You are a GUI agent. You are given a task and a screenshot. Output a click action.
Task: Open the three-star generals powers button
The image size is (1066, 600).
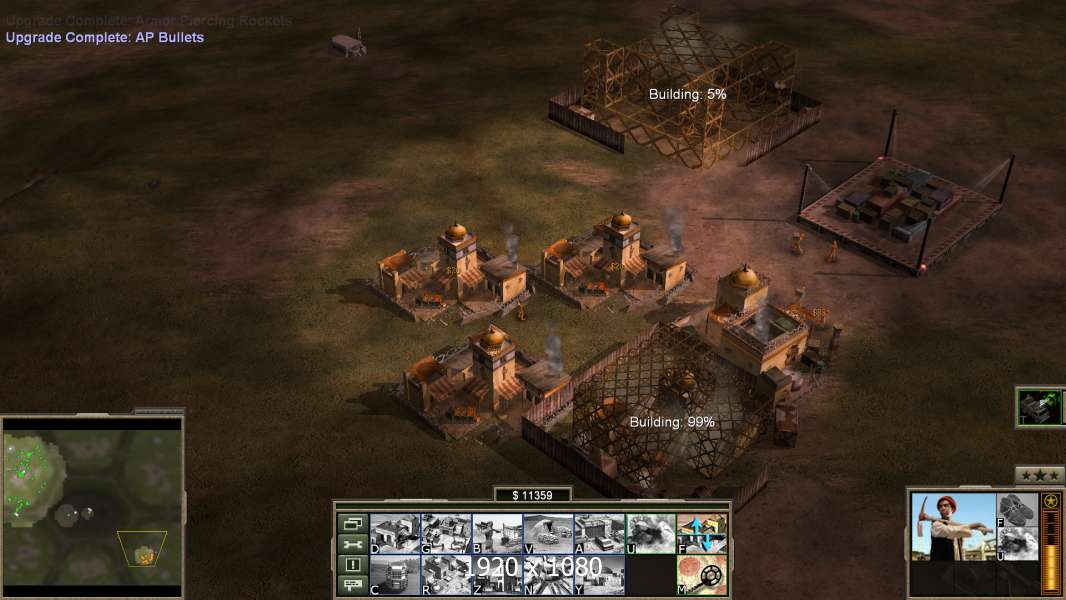1039,476
